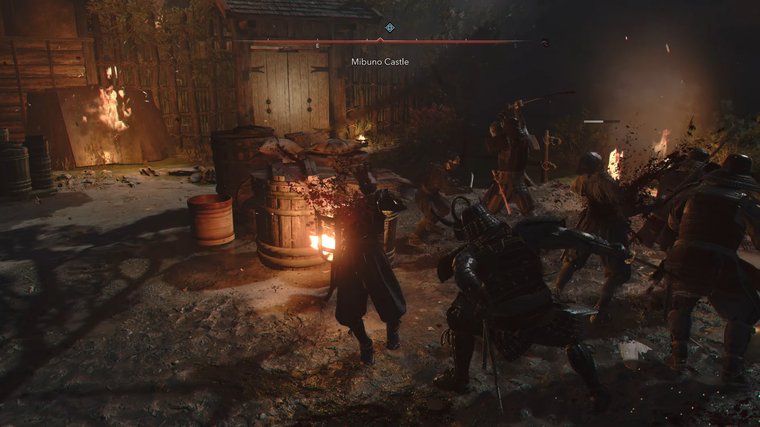Click the dark icon at the compass bar's end

coord(544,42)
